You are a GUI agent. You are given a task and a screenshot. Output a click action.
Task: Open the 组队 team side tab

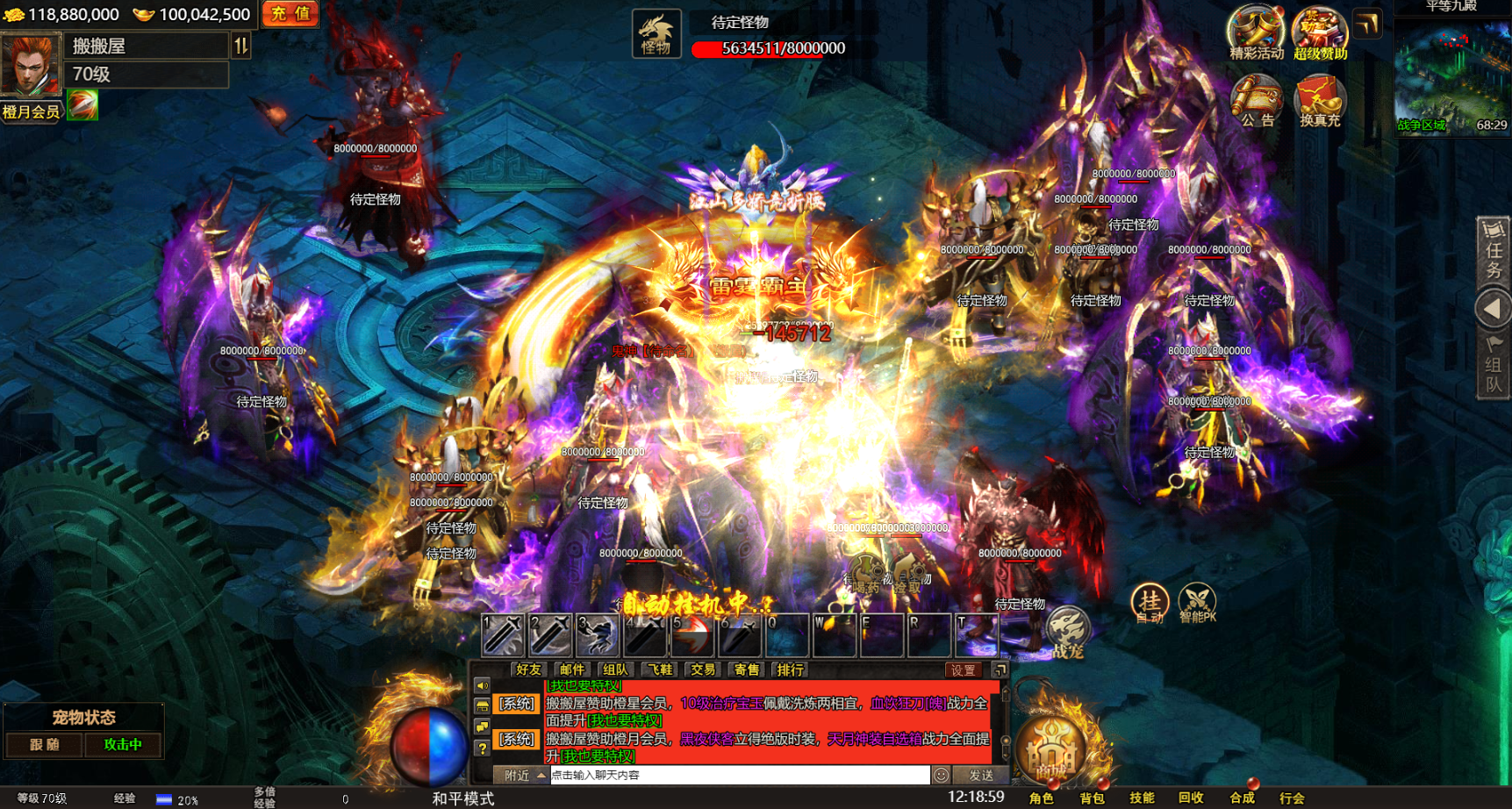point(1493,366)
